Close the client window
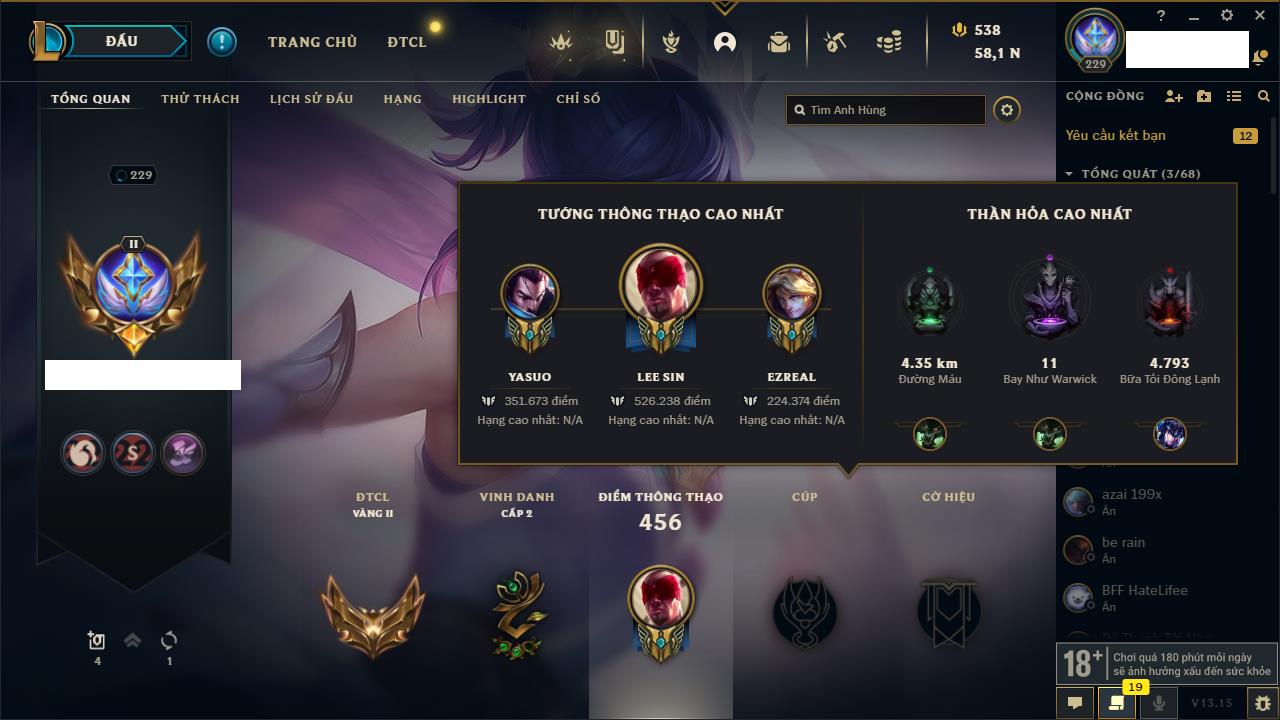 pyautogui.click(x=1260, y=16)
